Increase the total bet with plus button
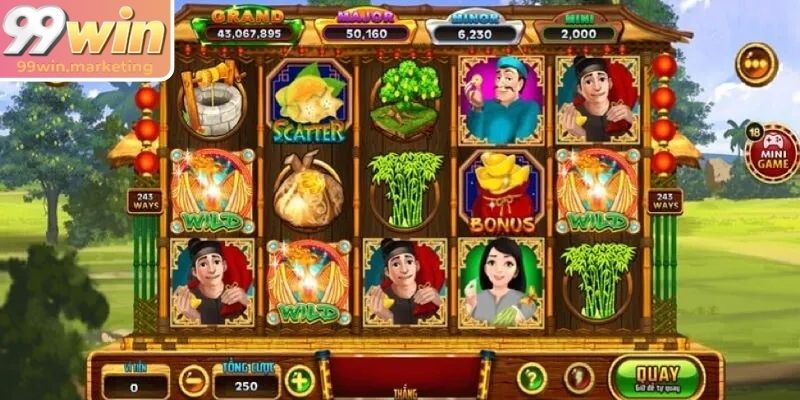 (x=299, y=380)
